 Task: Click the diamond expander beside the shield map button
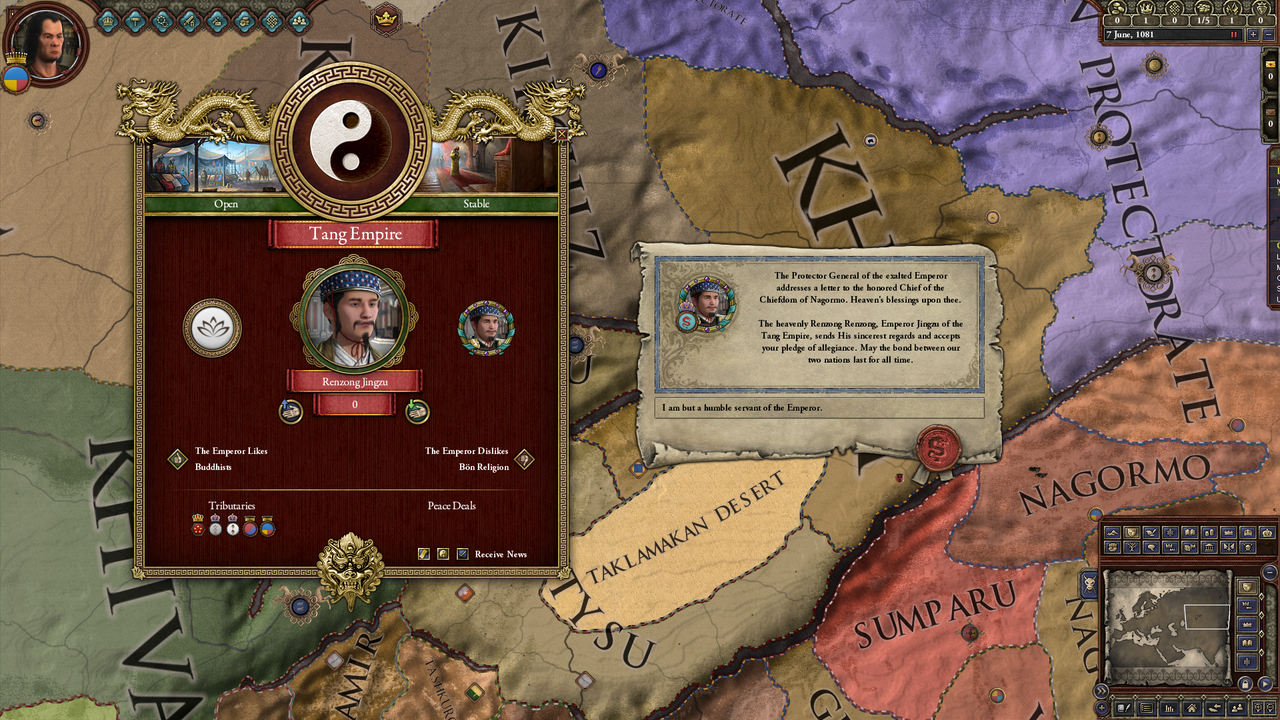[x=1261, y=597]
